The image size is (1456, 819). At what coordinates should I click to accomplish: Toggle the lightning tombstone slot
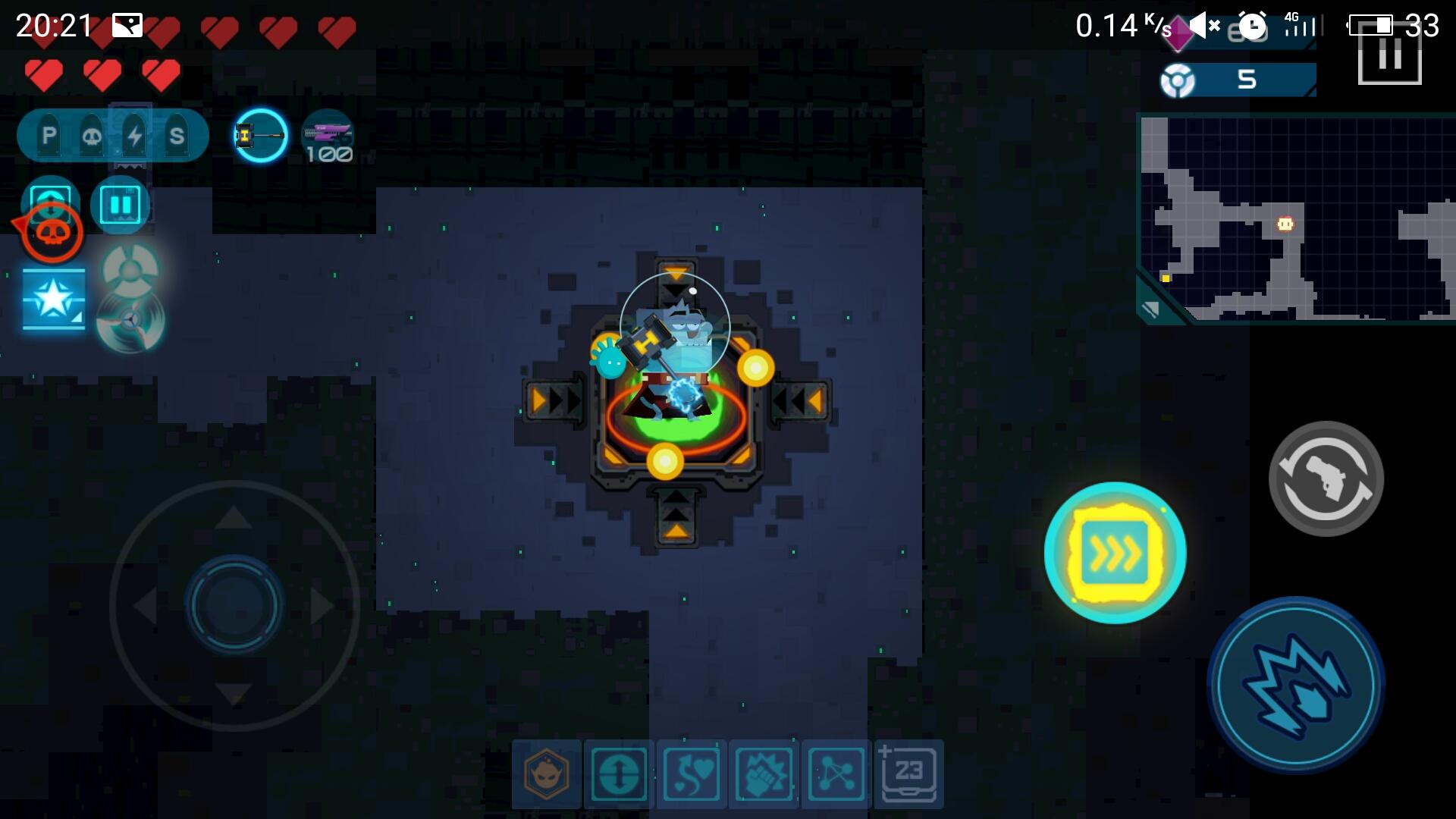pyautogui.click(x=133, y=135)
